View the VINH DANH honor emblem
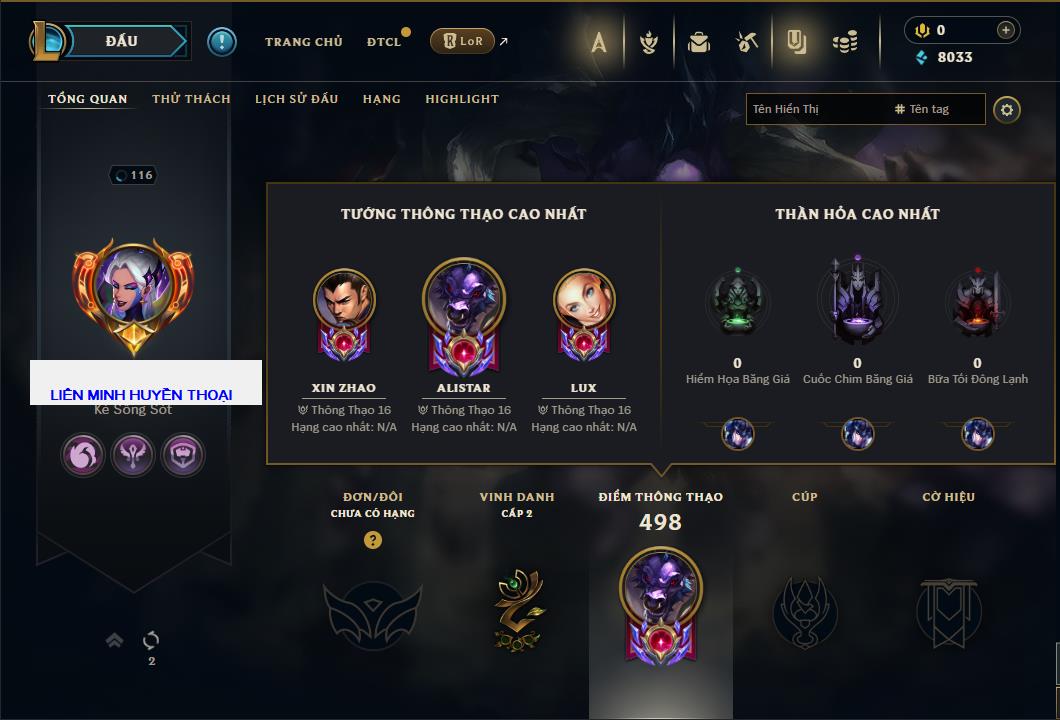 517,610
